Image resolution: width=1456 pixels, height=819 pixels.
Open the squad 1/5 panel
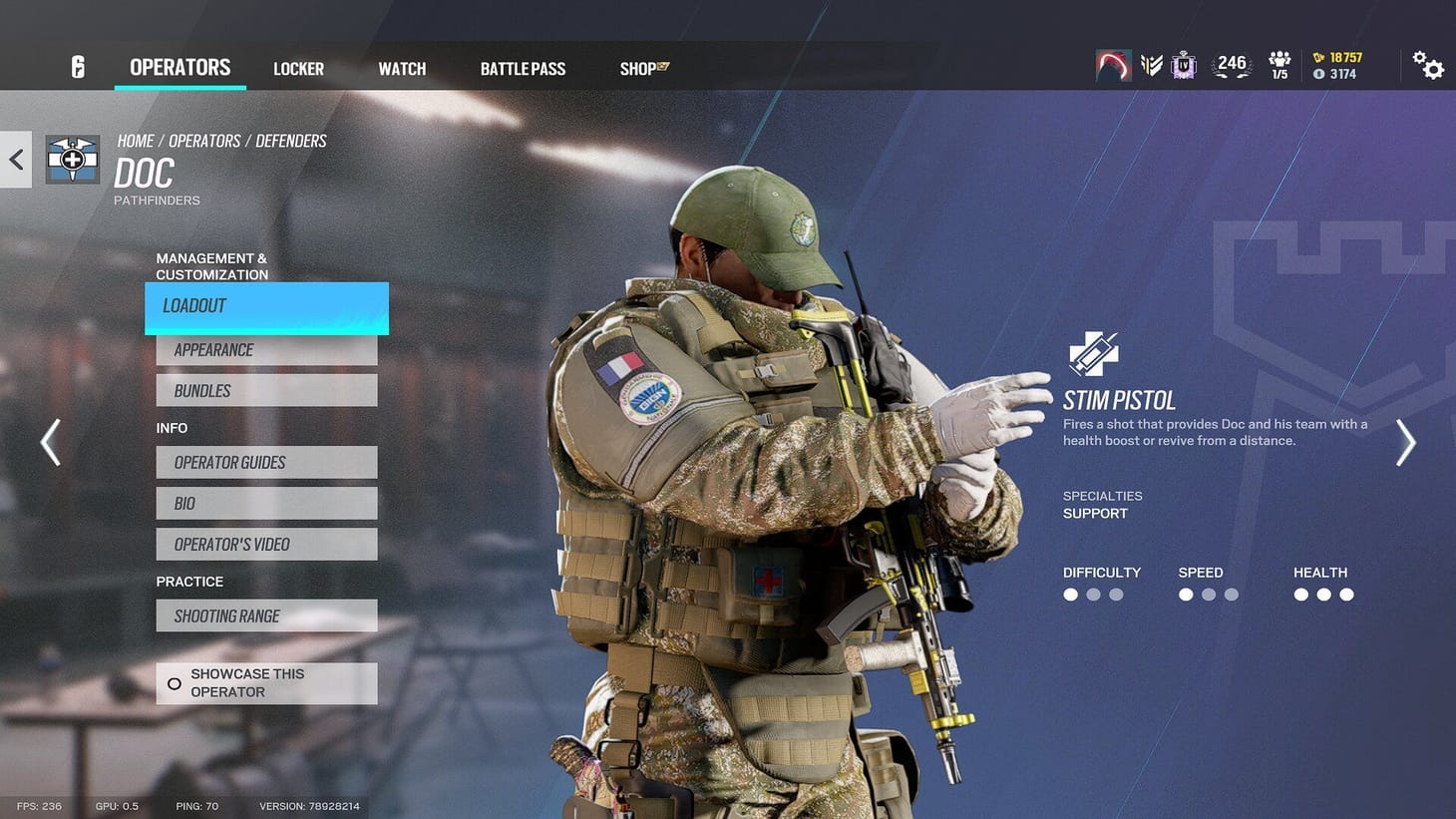coord(1278,63)
